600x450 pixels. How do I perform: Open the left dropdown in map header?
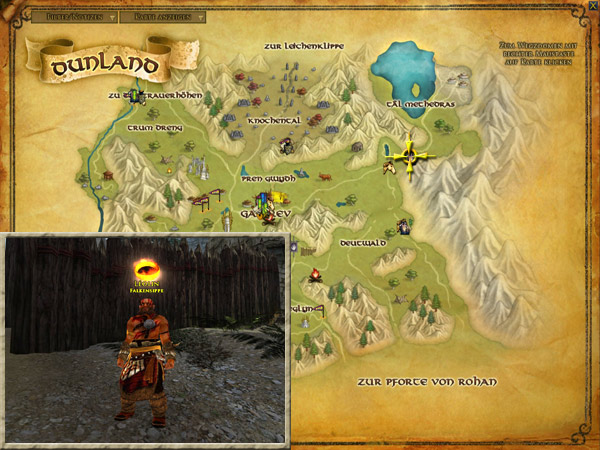(x=71, y=17)
